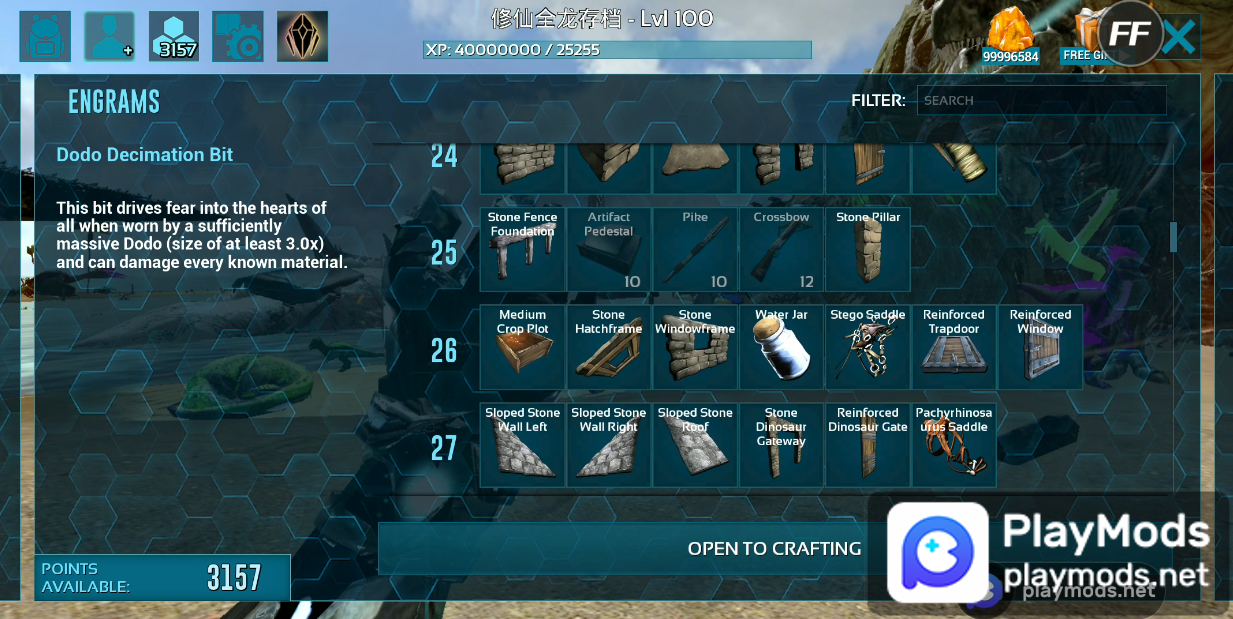Choose the Crossbow engram

(x=781, y=249)
